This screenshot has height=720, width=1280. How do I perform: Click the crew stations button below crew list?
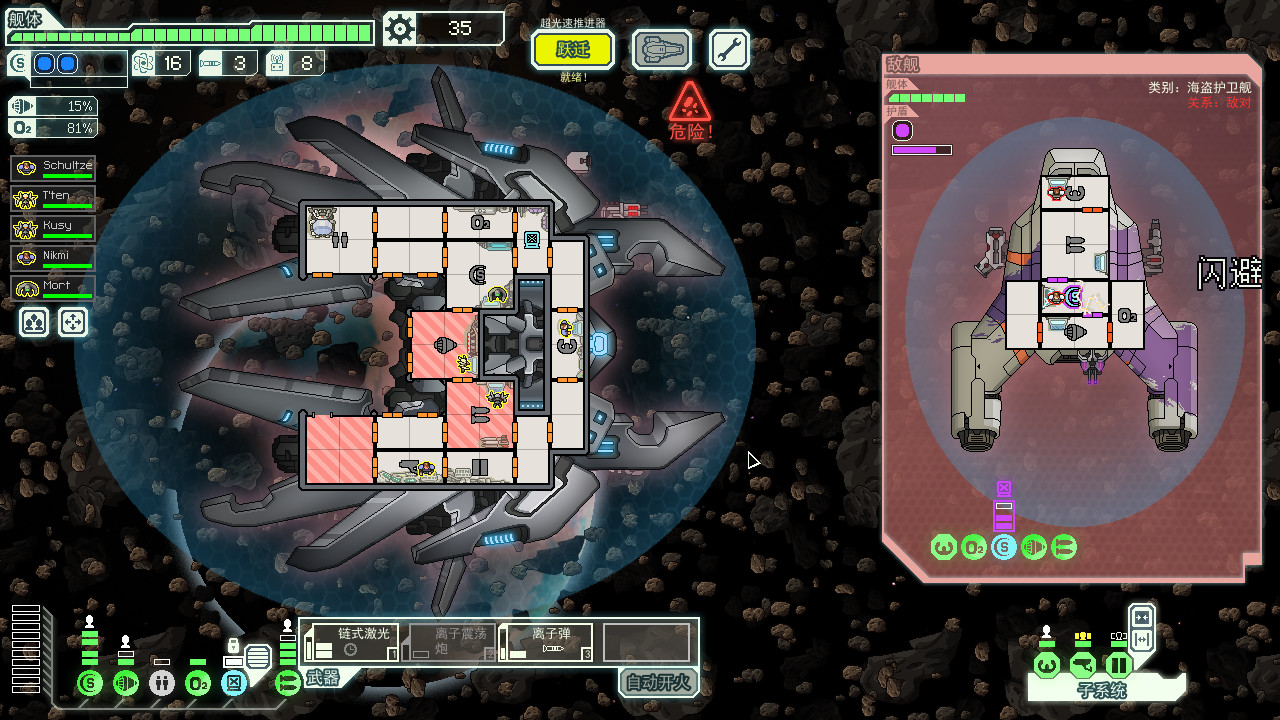coord(33,321)
